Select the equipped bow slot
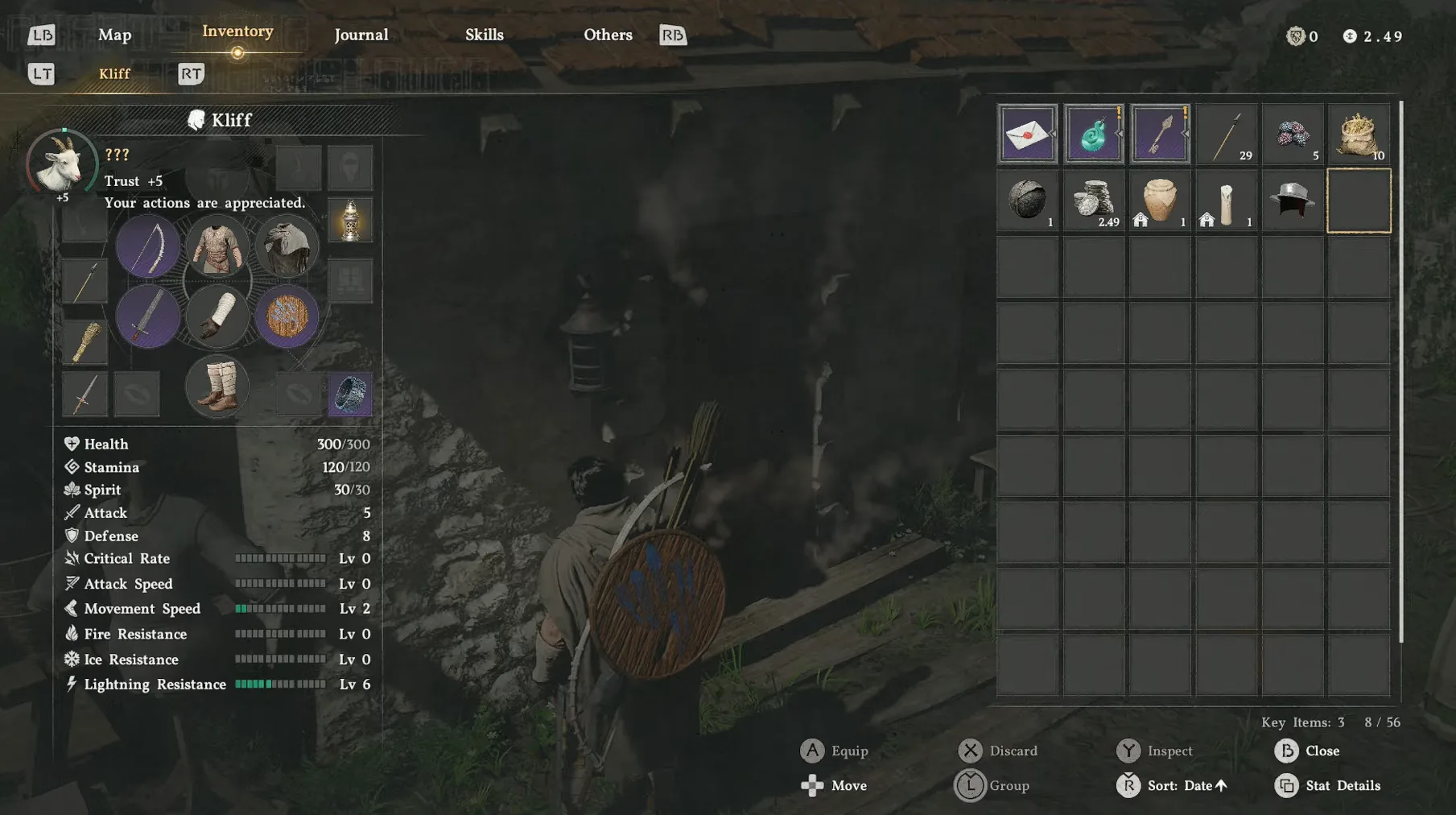Screen dimensions: 1456x815 coord(148,246)
